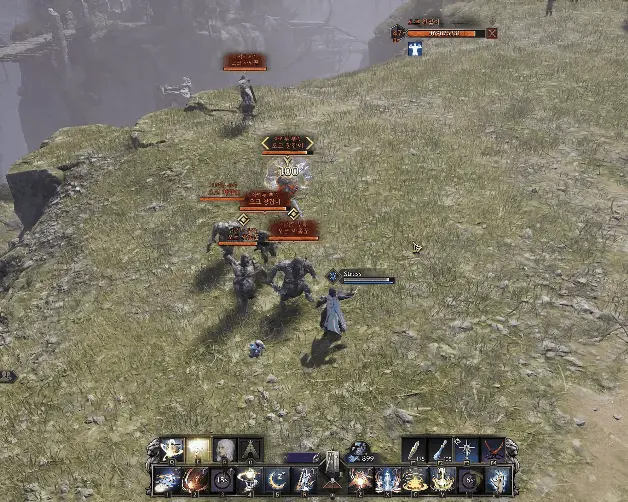Activate the crescent moon sleep skill
The height and width of the screenshot is (502, 628).
(277, 480)
